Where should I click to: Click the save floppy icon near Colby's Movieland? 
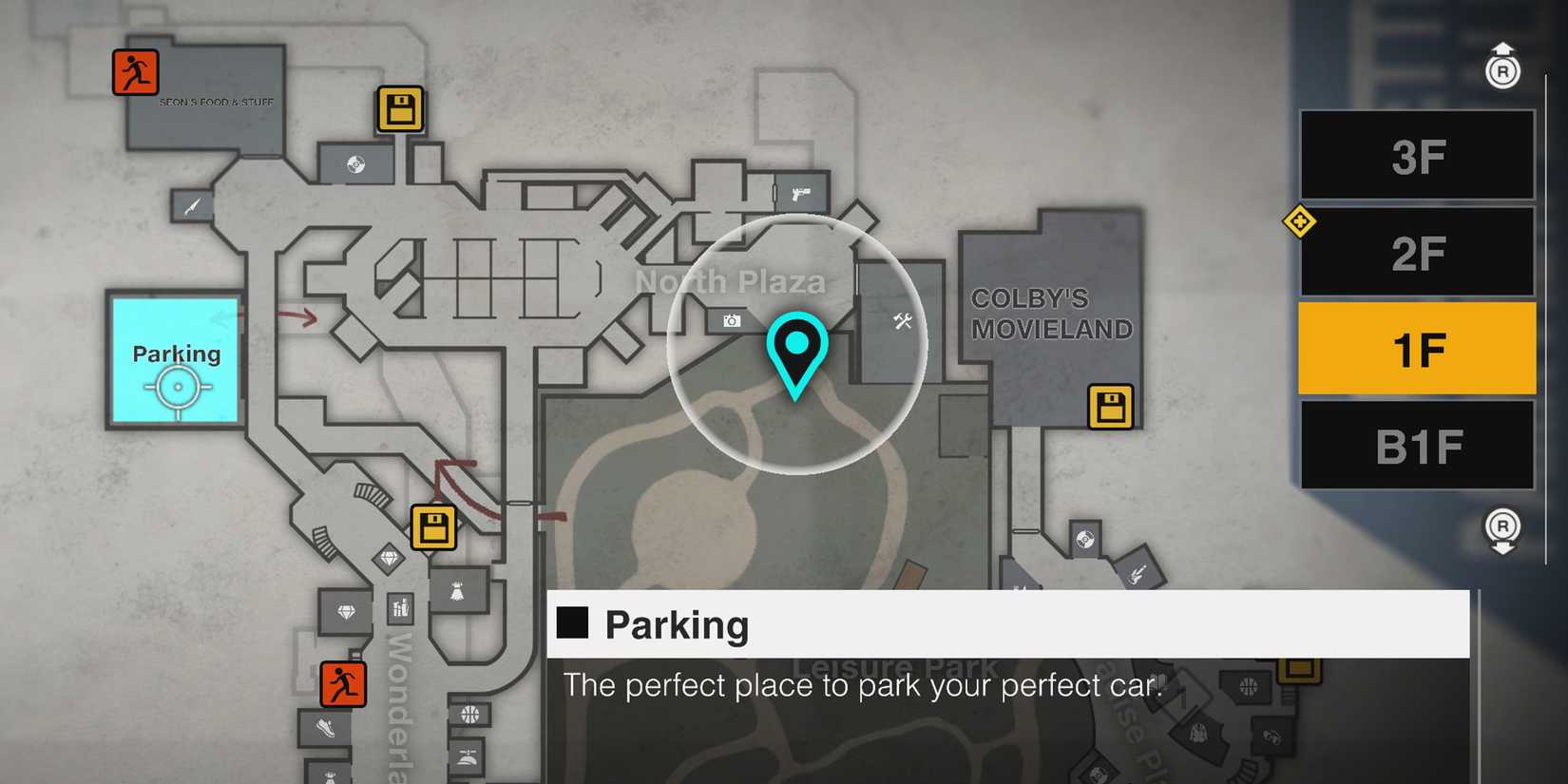[x=1112, y=405]
